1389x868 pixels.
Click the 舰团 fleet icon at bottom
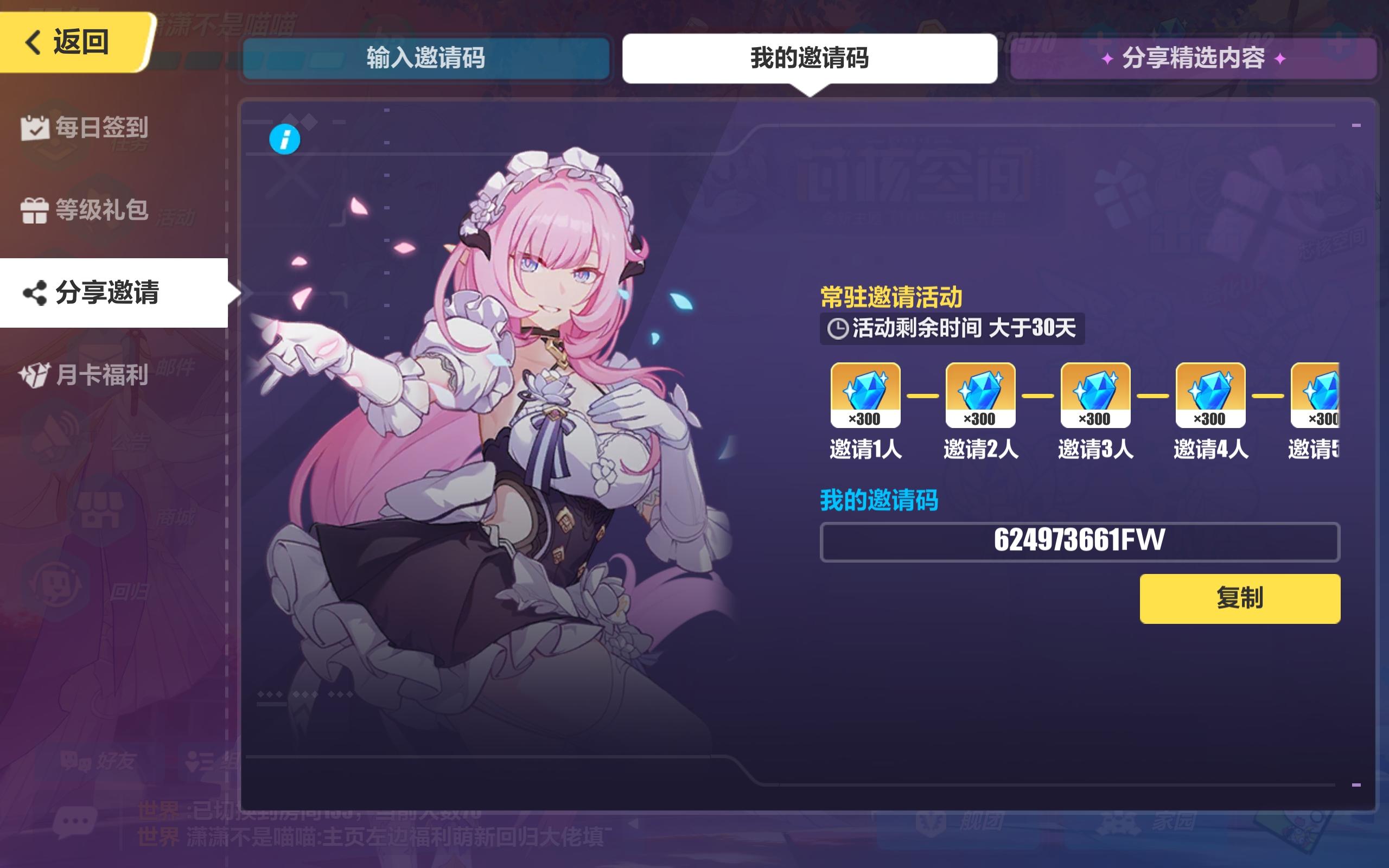tap(930, 822)
